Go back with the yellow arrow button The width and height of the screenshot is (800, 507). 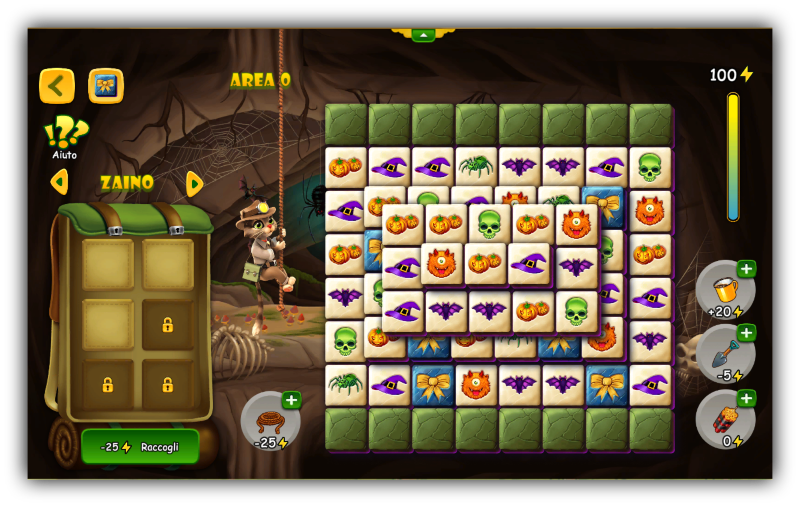tap(57, 86)
